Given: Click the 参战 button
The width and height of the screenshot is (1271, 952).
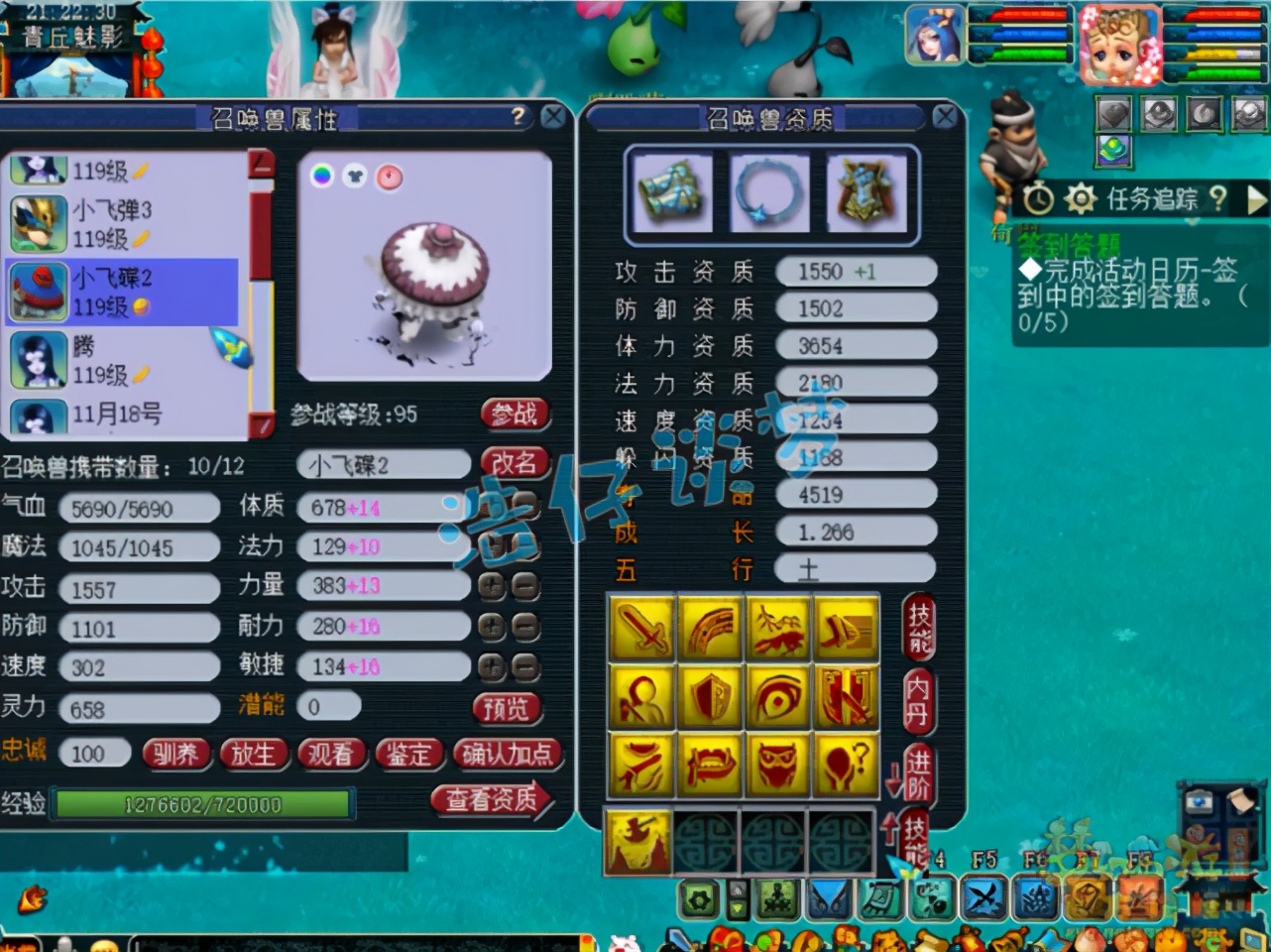Looking at the screenshot, I should (515, 415).
